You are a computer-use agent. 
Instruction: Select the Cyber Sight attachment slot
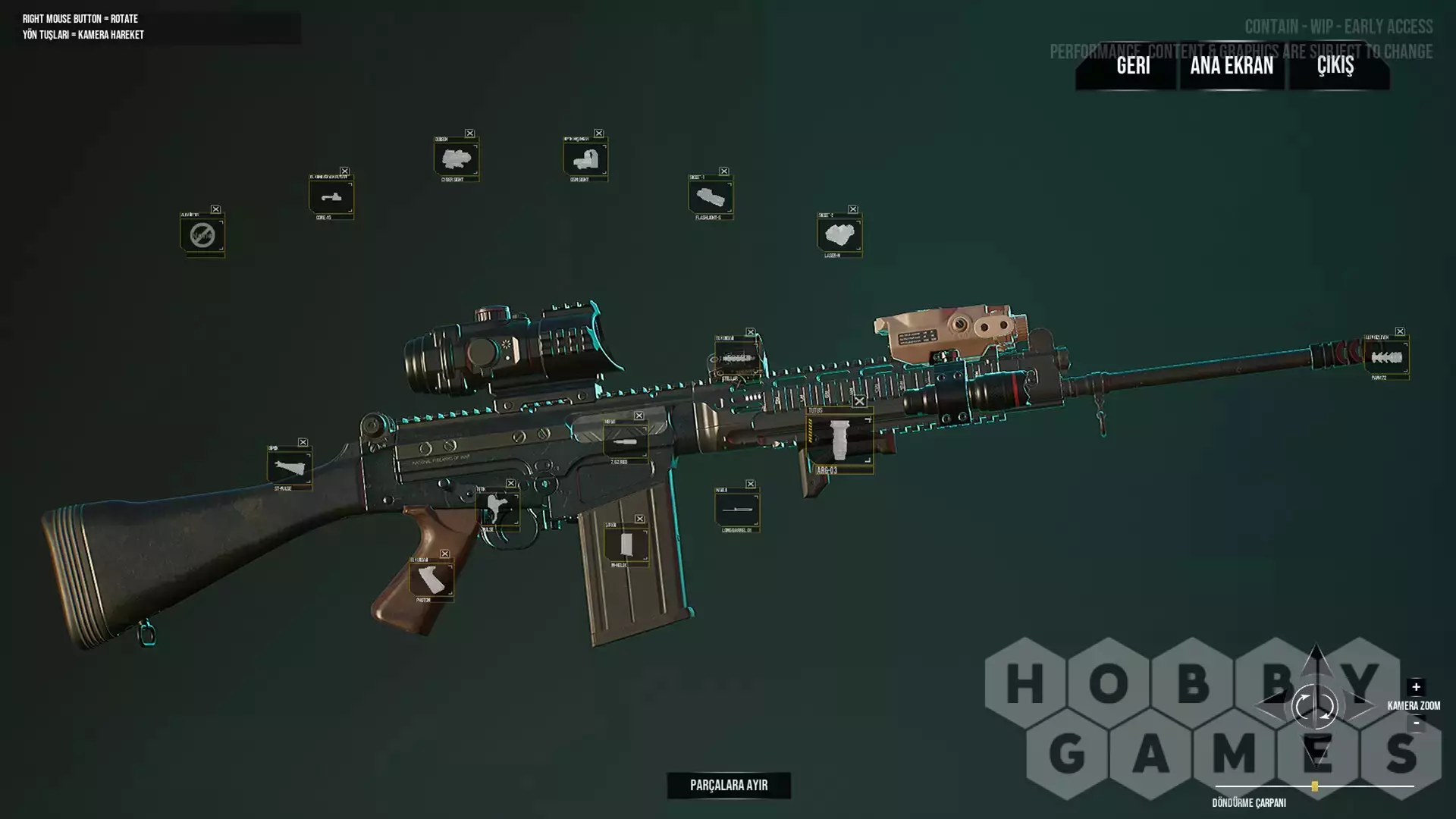[x=456, y=159]
